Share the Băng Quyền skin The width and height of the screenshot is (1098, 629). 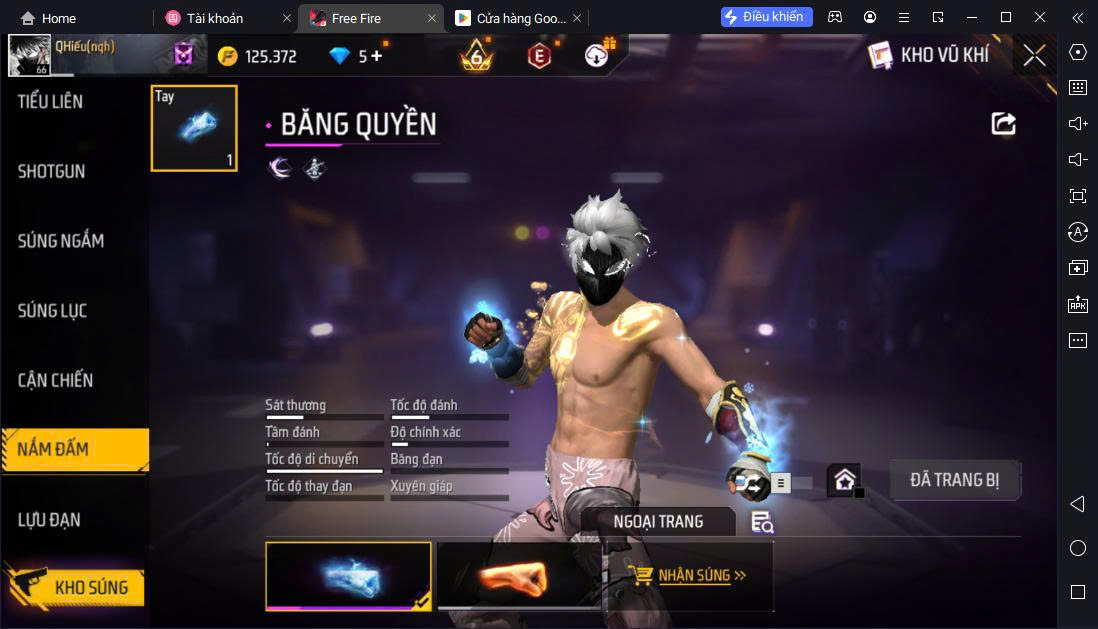[1003, 123]
